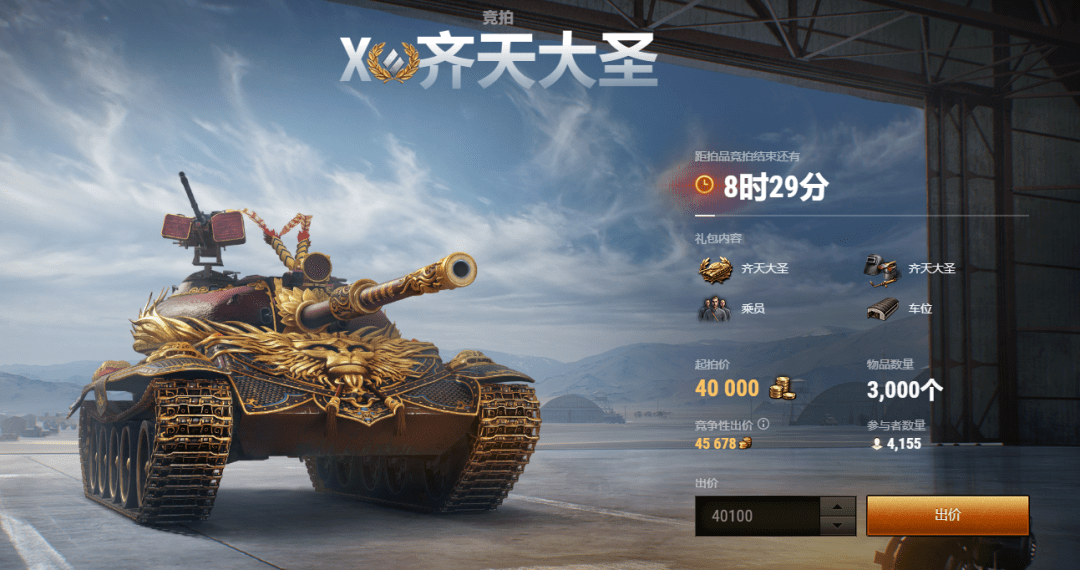Viewport: 1080px width, 570px height.
Task: Decrease the bid with the down arrow
Action: [x=837, y=526]
